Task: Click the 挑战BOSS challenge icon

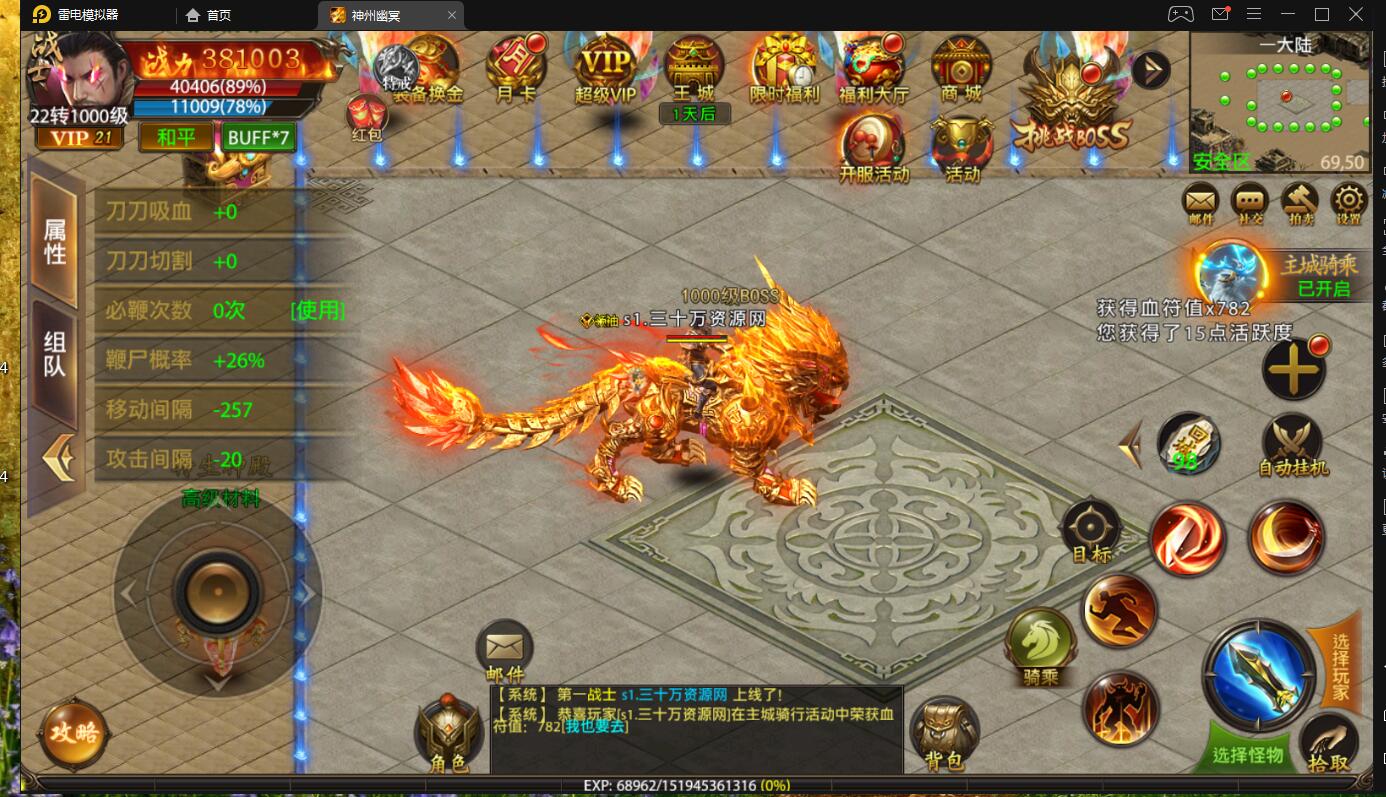Action: [1071, 108]
